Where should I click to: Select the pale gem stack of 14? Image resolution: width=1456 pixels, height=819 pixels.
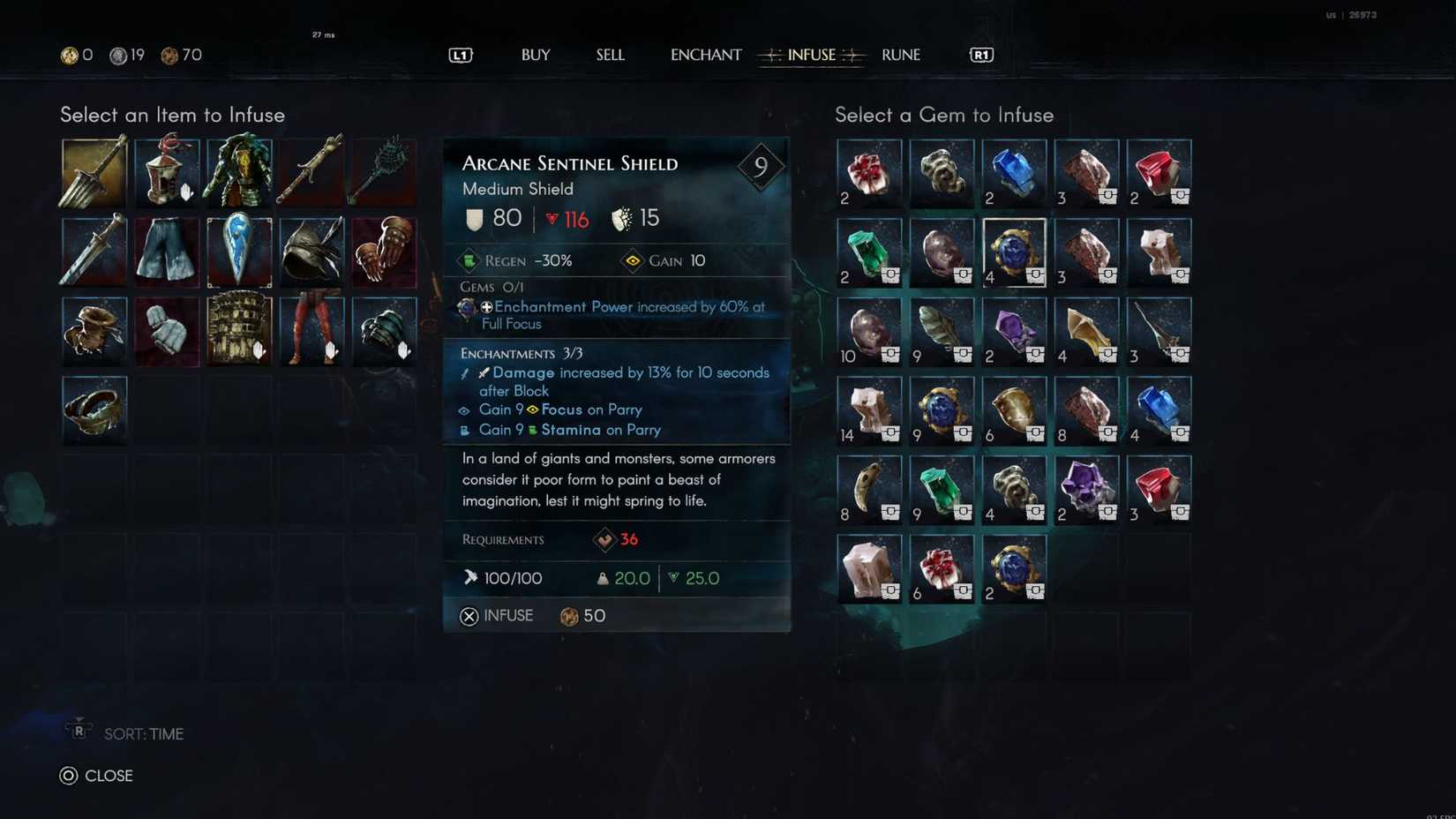pos(868,410)
